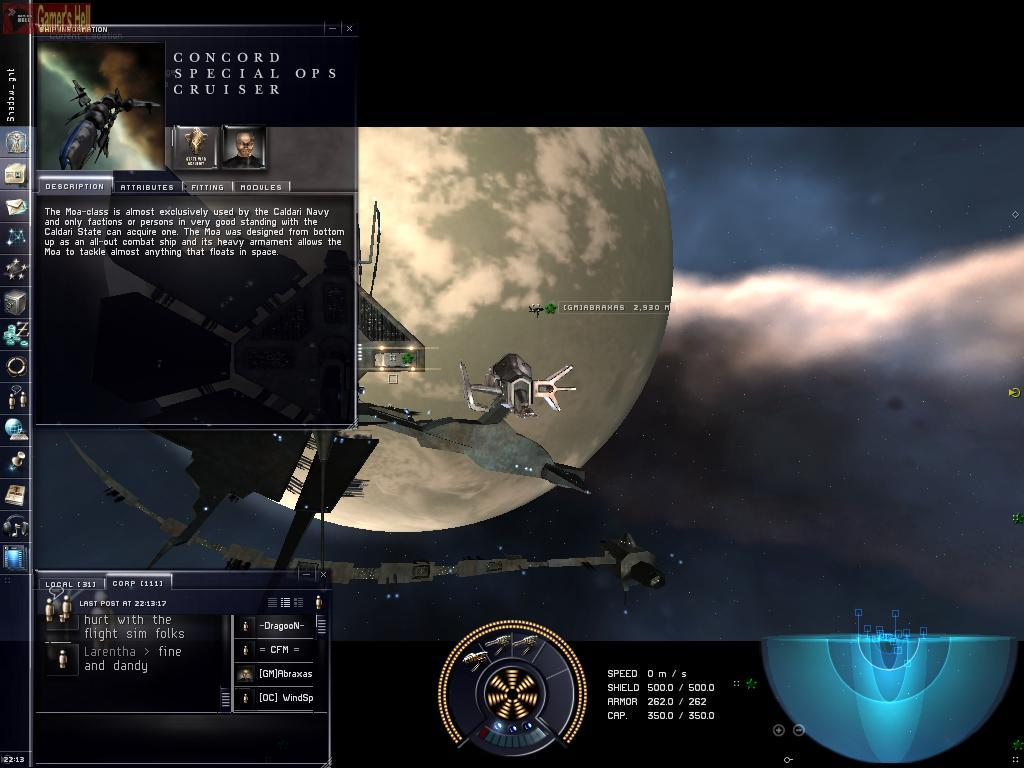Switch to the Attributes tab
The height and width of the screenshot is (768, 1024).
[147, 187]
